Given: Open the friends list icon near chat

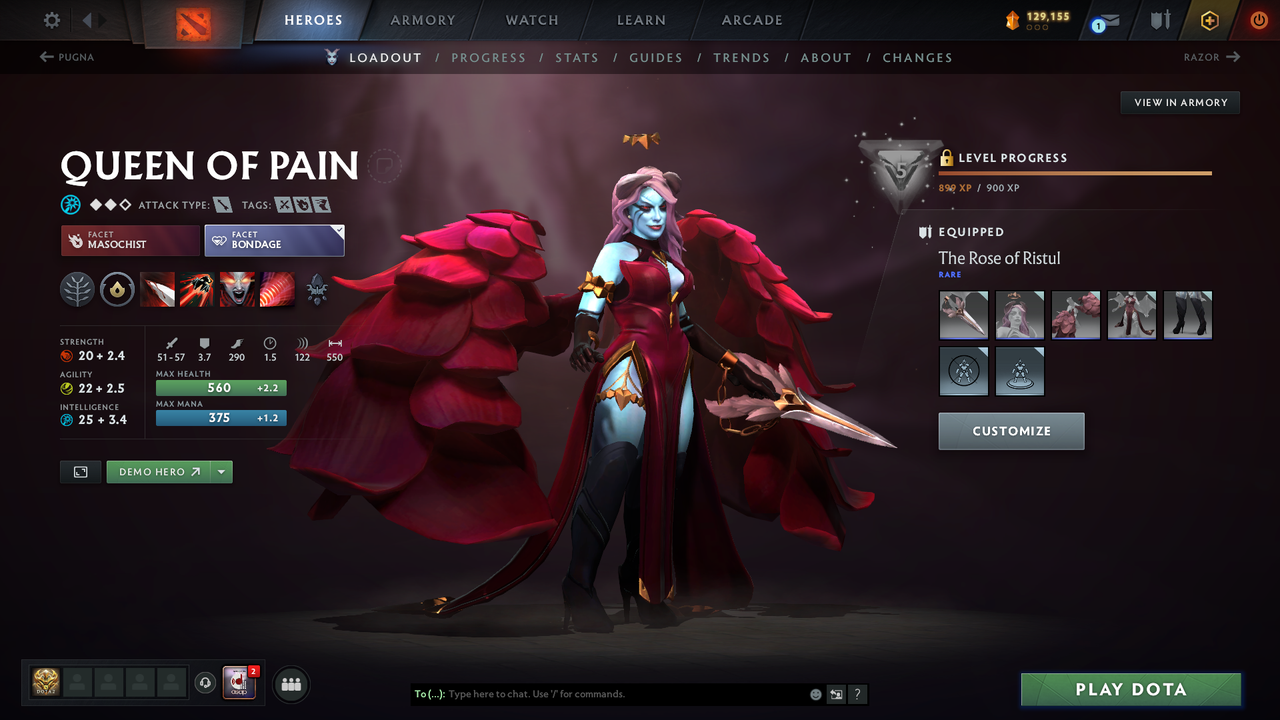Looking at the screenshot, I should pyautogui.click(x=289, y=684).
